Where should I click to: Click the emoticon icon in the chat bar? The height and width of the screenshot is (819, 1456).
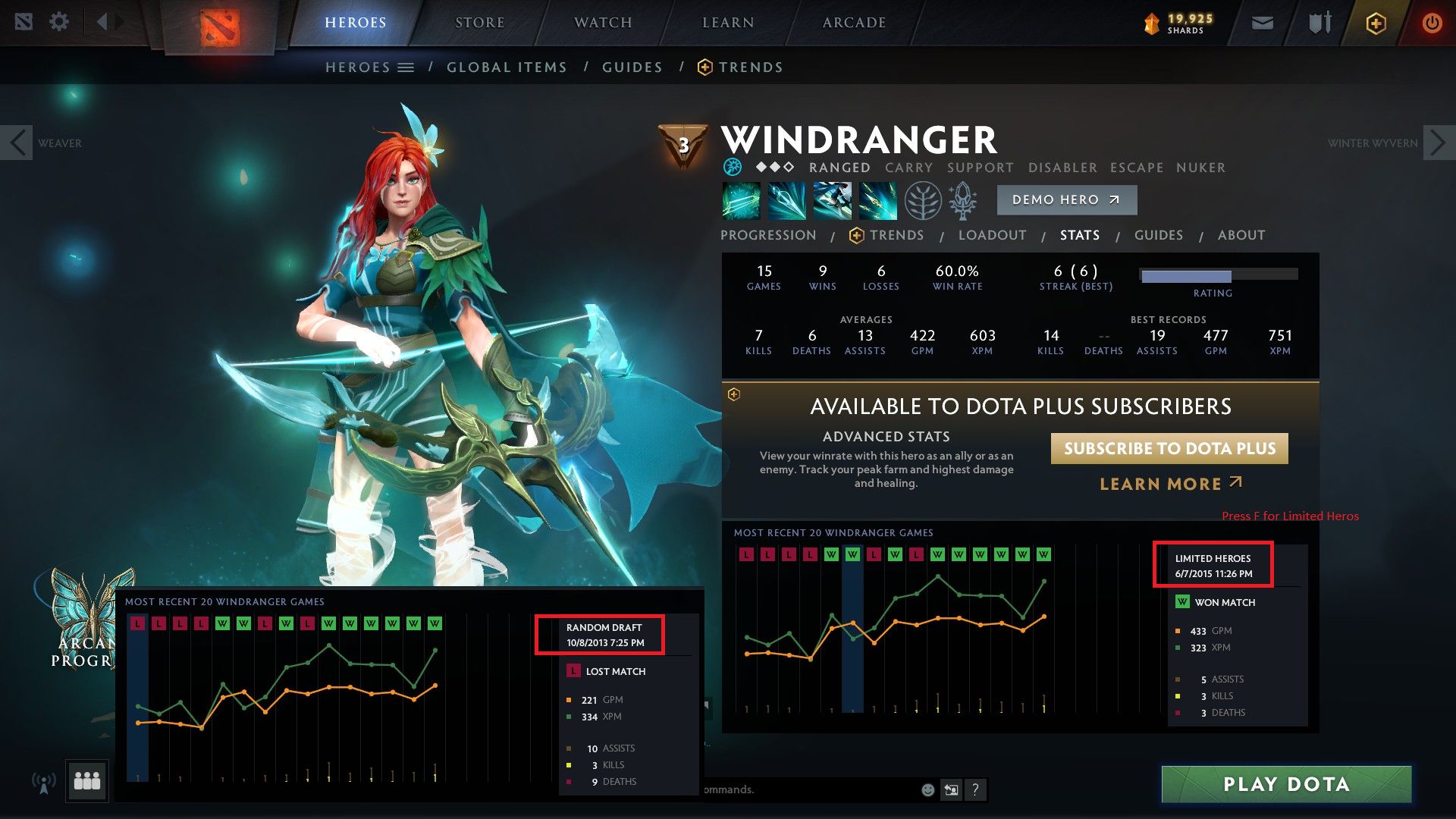tap(927, 789)
